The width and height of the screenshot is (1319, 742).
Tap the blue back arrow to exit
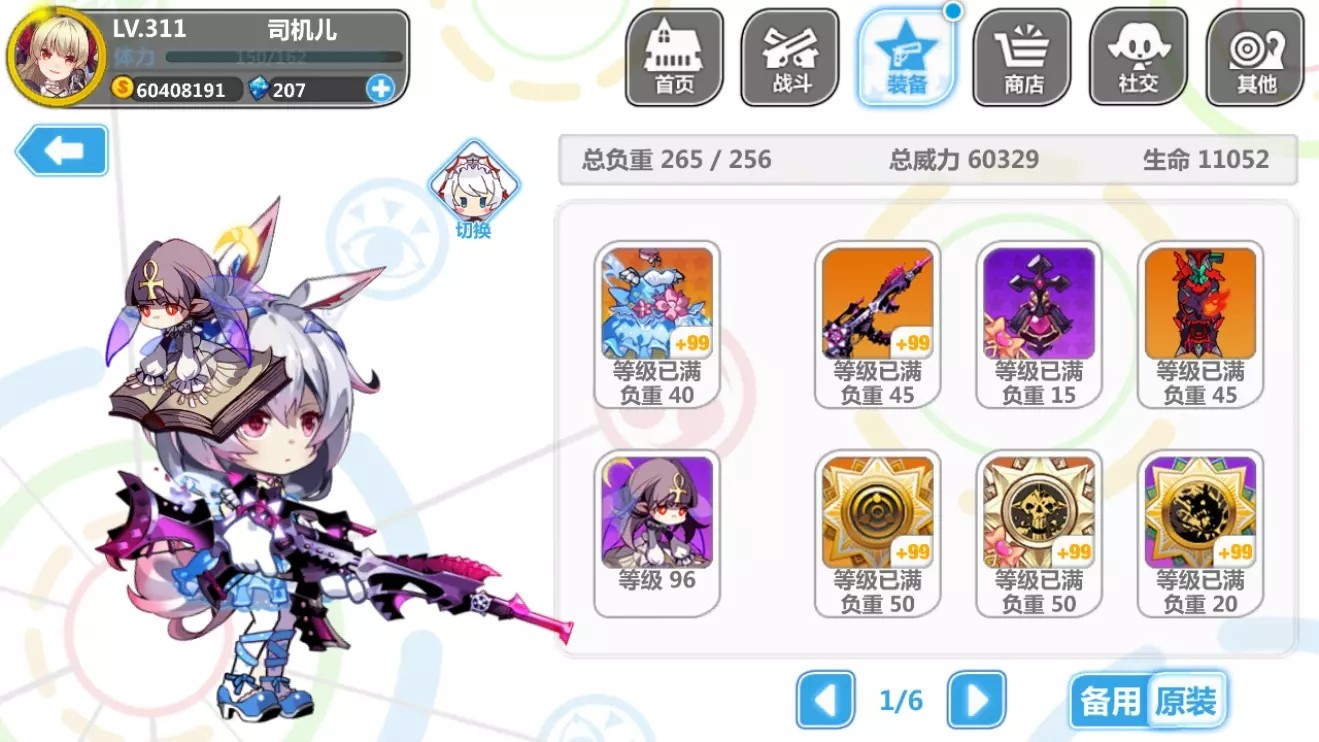click(x=62, y=150)
